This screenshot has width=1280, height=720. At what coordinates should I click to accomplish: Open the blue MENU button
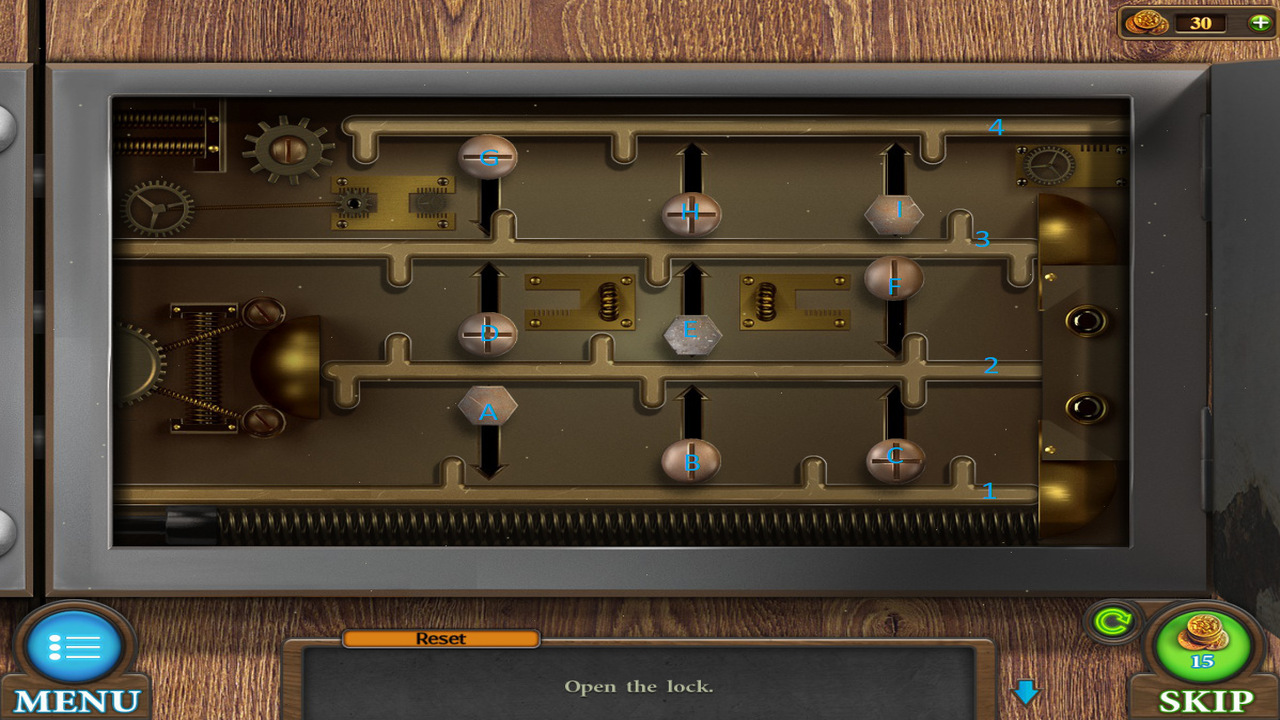coord(76,649)
